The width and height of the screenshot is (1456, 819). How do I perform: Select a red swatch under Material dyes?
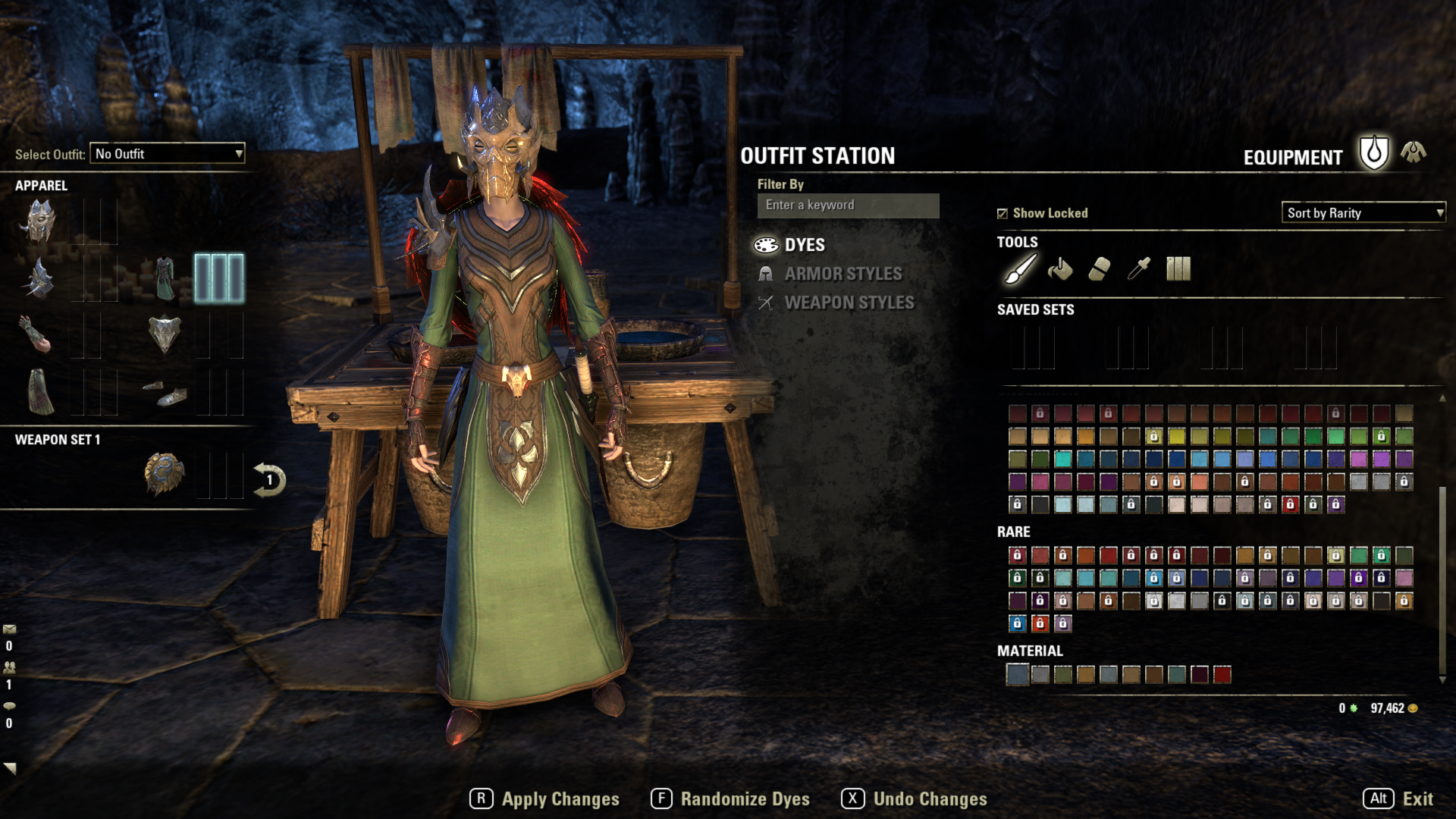[1223, 673]
